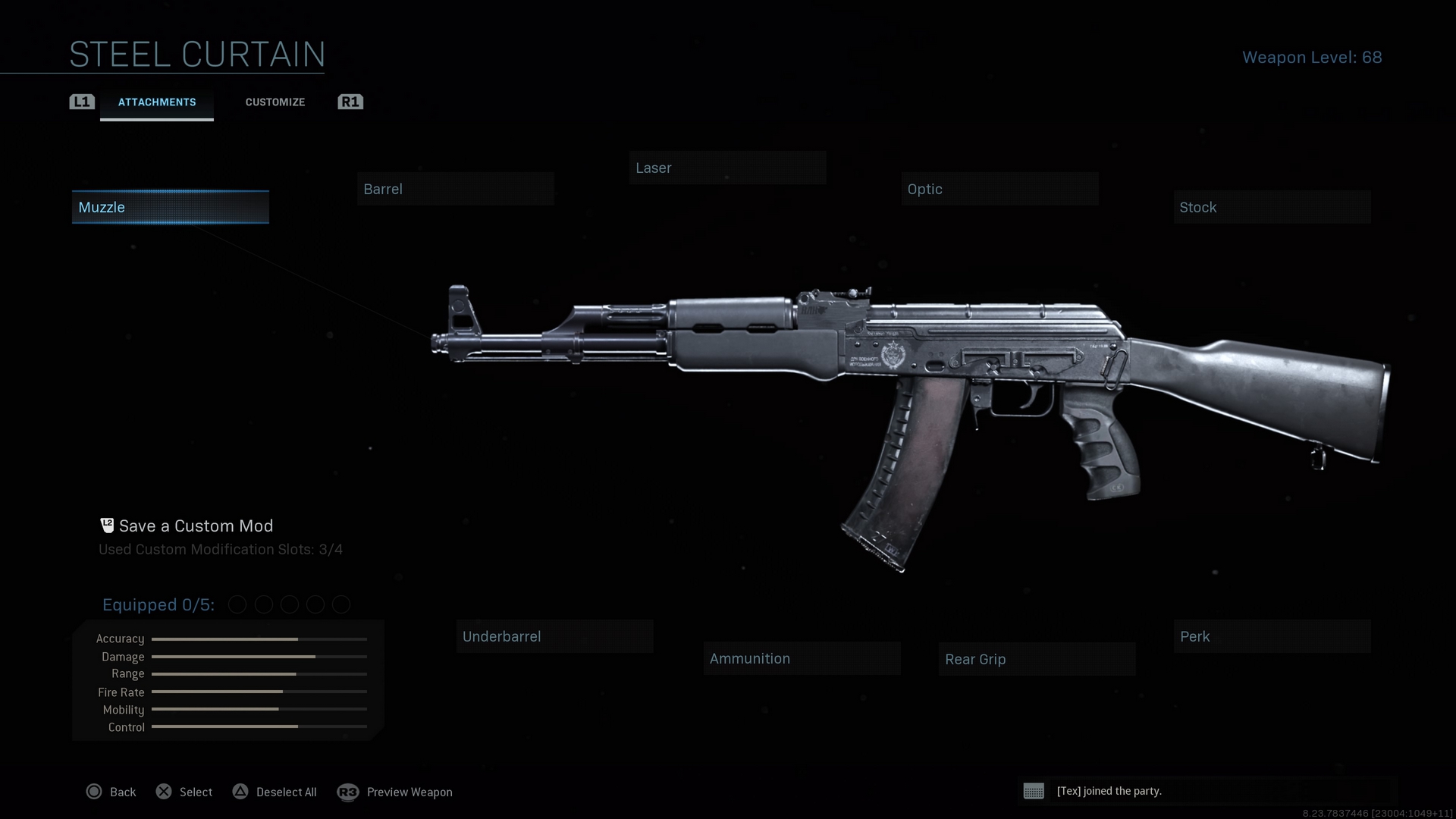The height and width of the screenshot is (819, 1456).
Task: Choose the Ammunition attachment slot
Action: [x=802, y=658]
